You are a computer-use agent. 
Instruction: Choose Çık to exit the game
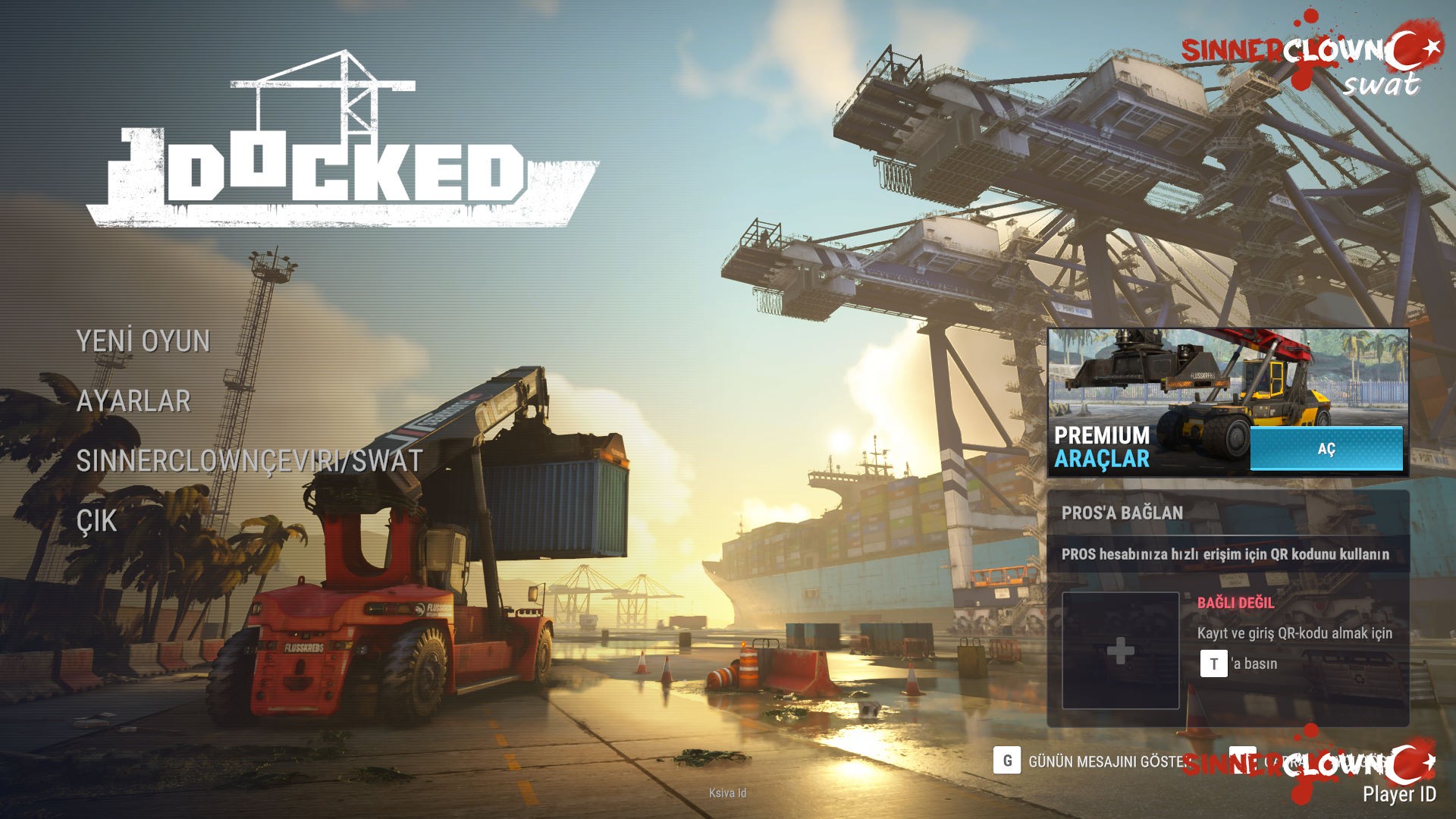[97, 521]
